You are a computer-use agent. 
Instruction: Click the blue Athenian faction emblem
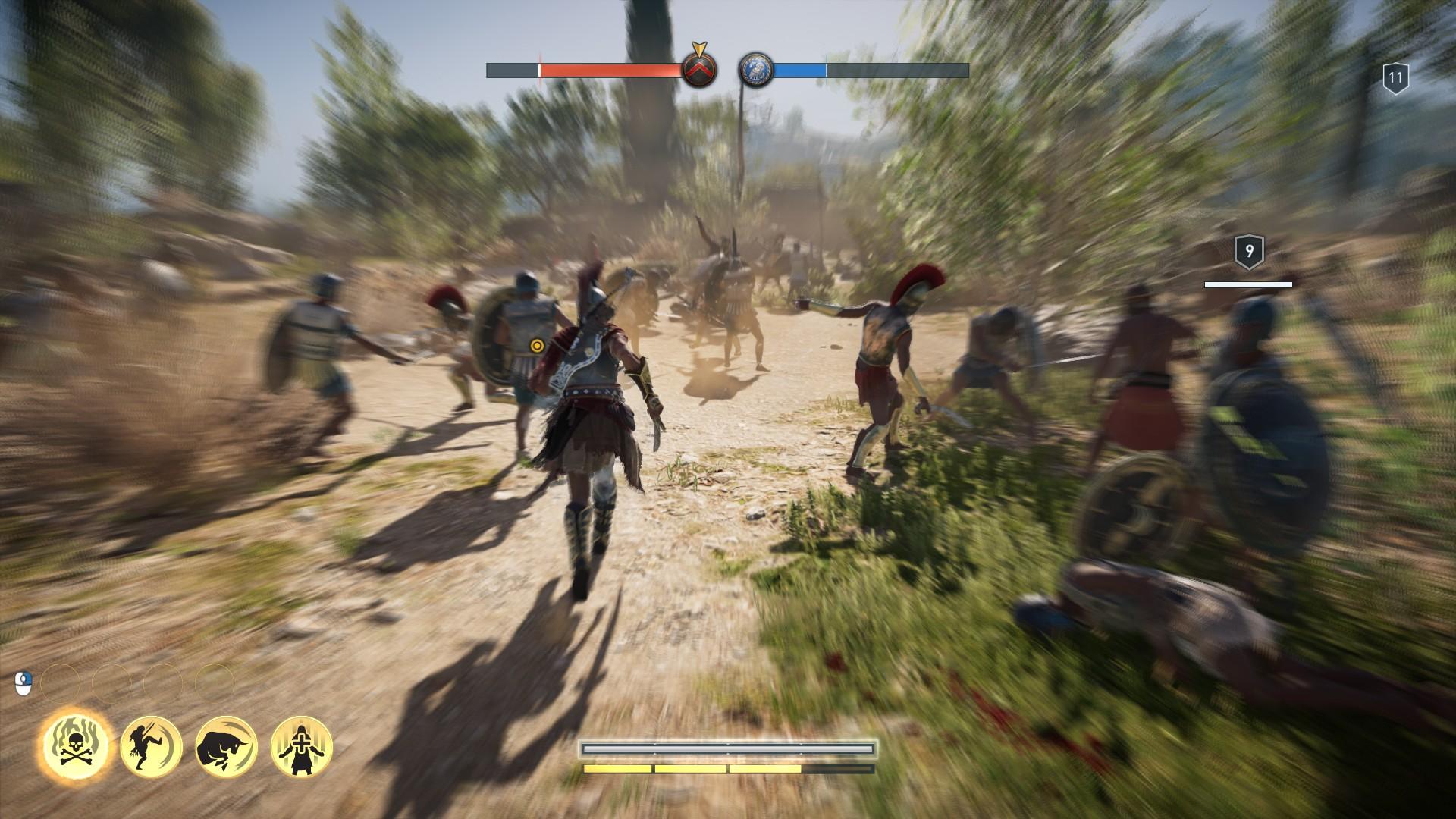[755, 70]
